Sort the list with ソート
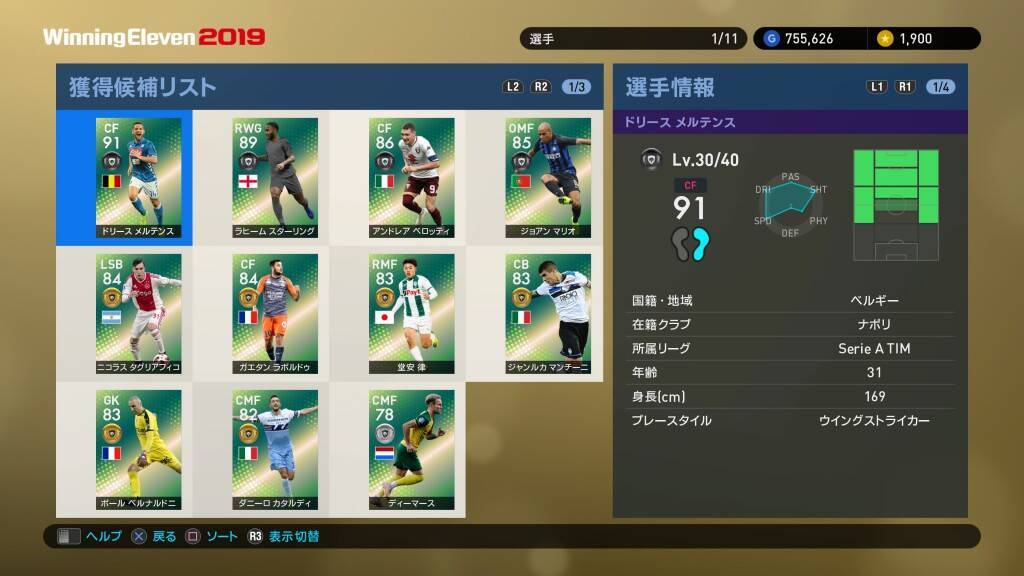Image resolution: width=1024 pixels, height=576 pixels. tap(212, 537)
